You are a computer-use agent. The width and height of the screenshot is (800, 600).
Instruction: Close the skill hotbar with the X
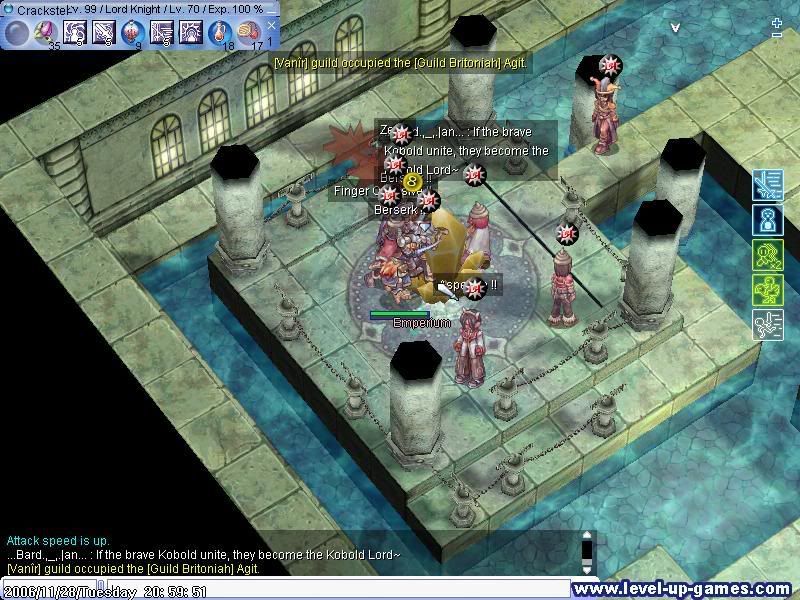[x=270, y=25]
